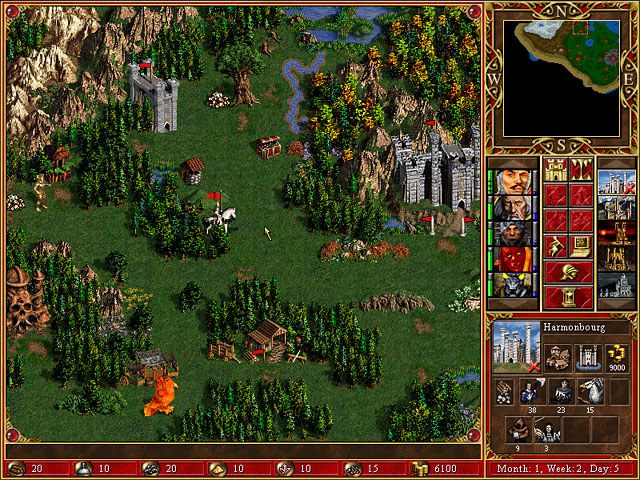The image size is (640, 480).
Task: Select next hero with the helmet button
Action: tap(567, 271)
